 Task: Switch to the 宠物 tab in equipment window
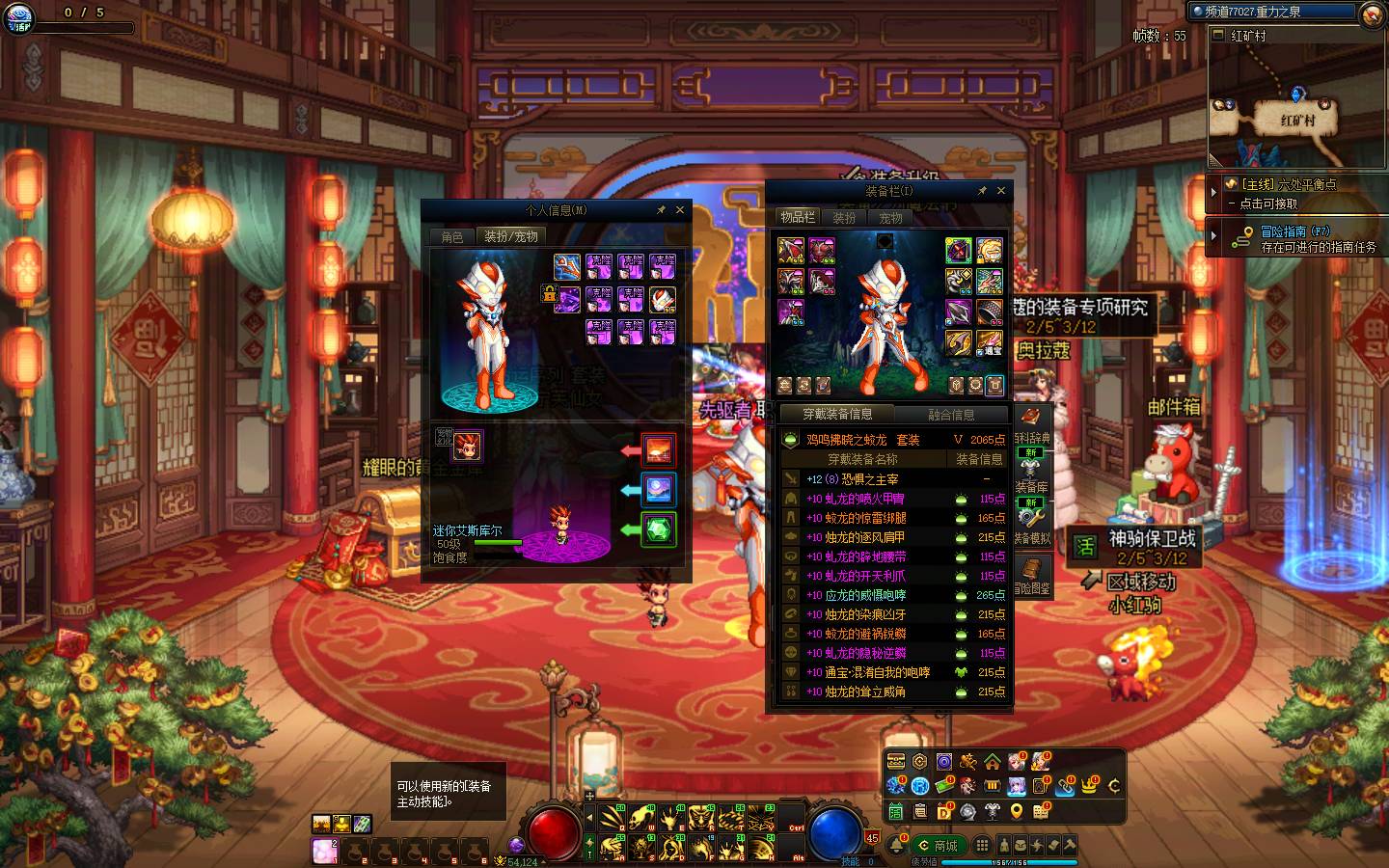(x=890, y=218)
